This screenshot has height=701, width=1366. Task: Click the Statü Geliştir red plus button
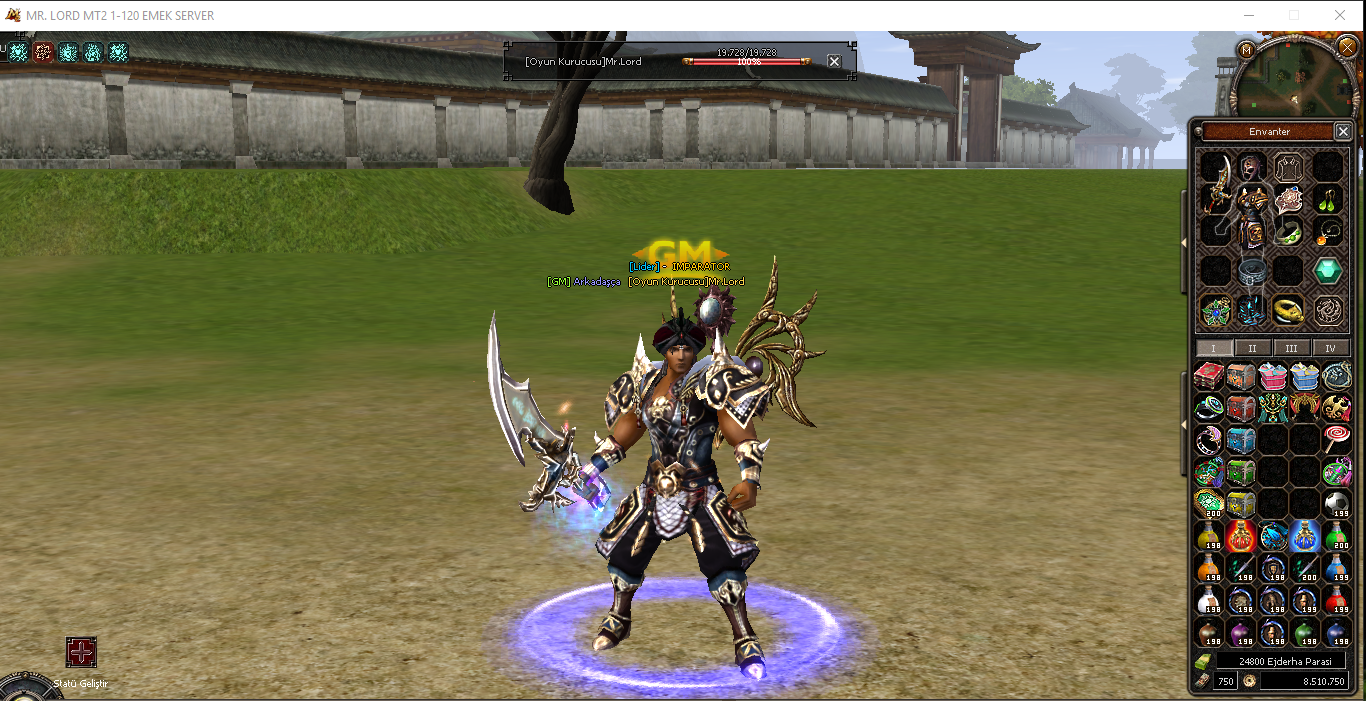[81, 652]
